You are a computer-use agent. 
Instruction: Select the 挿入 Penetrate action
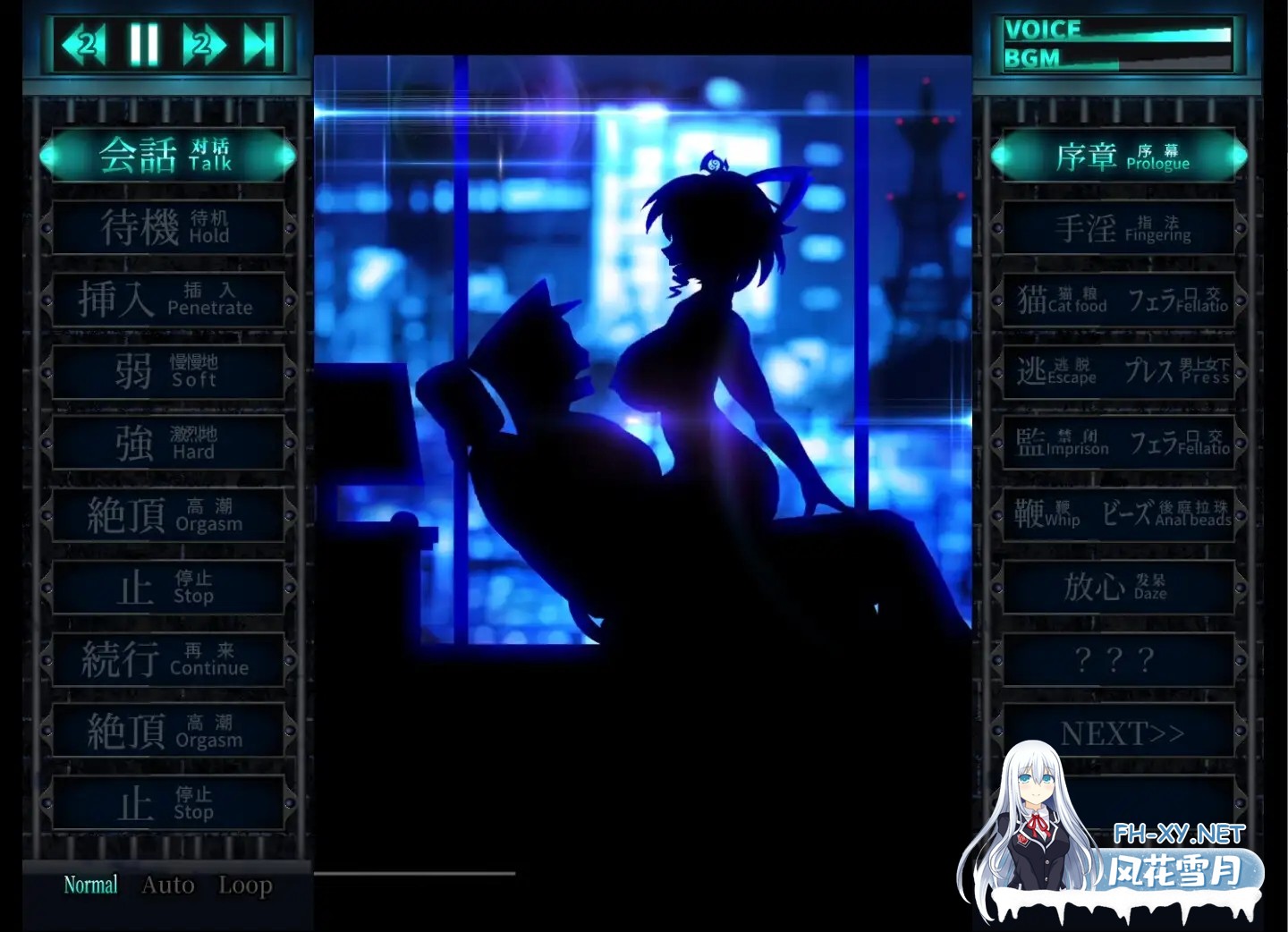pos(167,300)
